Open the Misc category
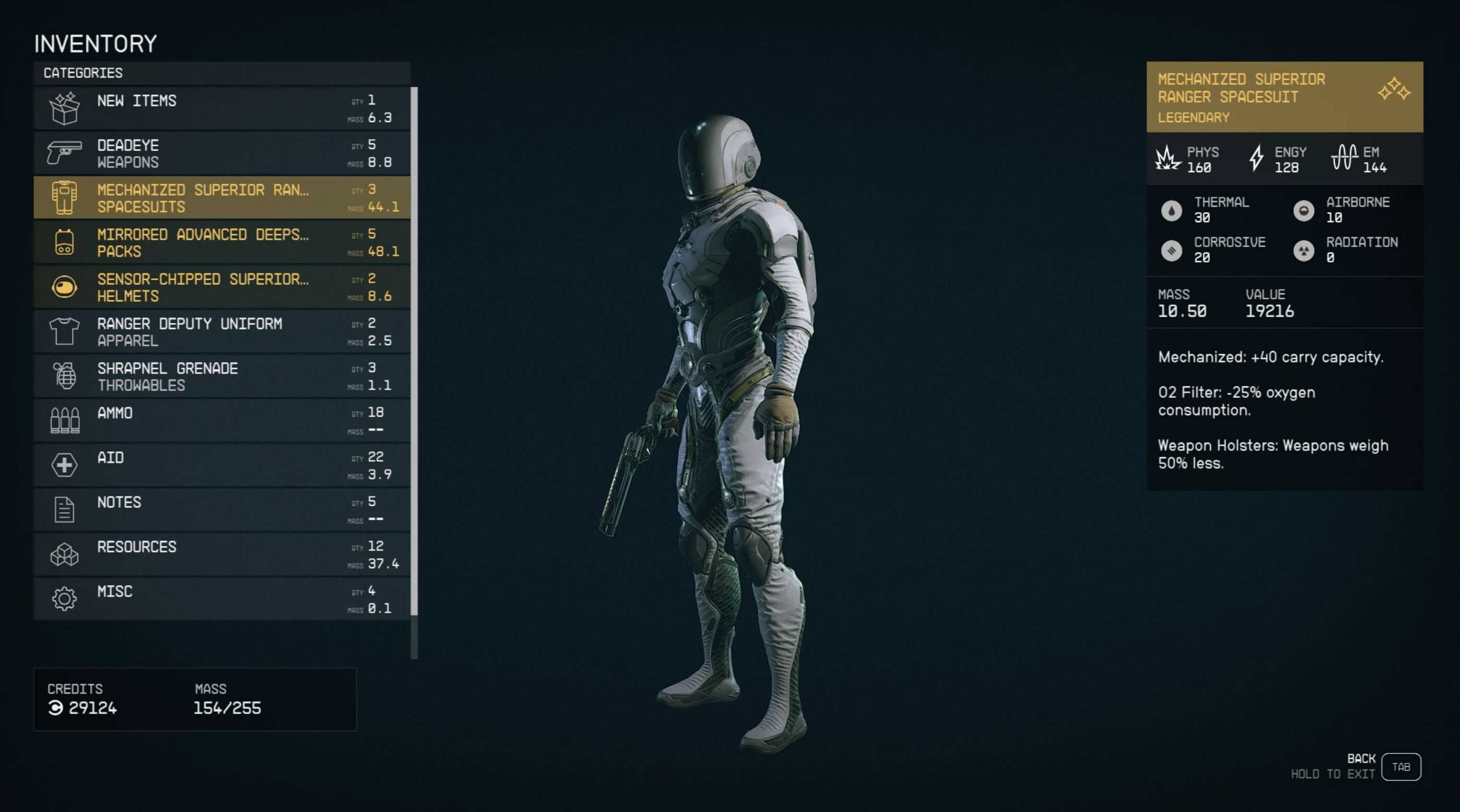The width and height of the screenshot is (1460, 812). [x=221, y=599]
